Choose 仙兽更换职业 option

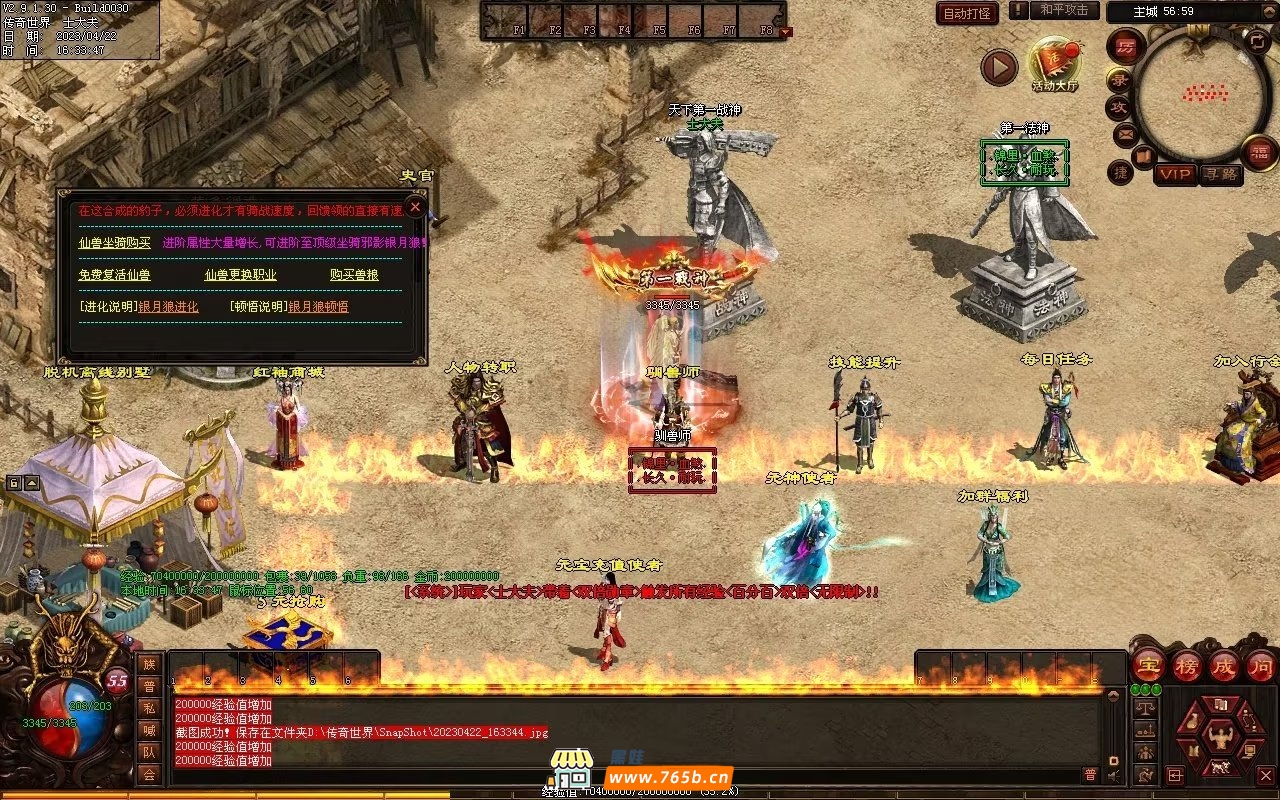click(240, 274)
